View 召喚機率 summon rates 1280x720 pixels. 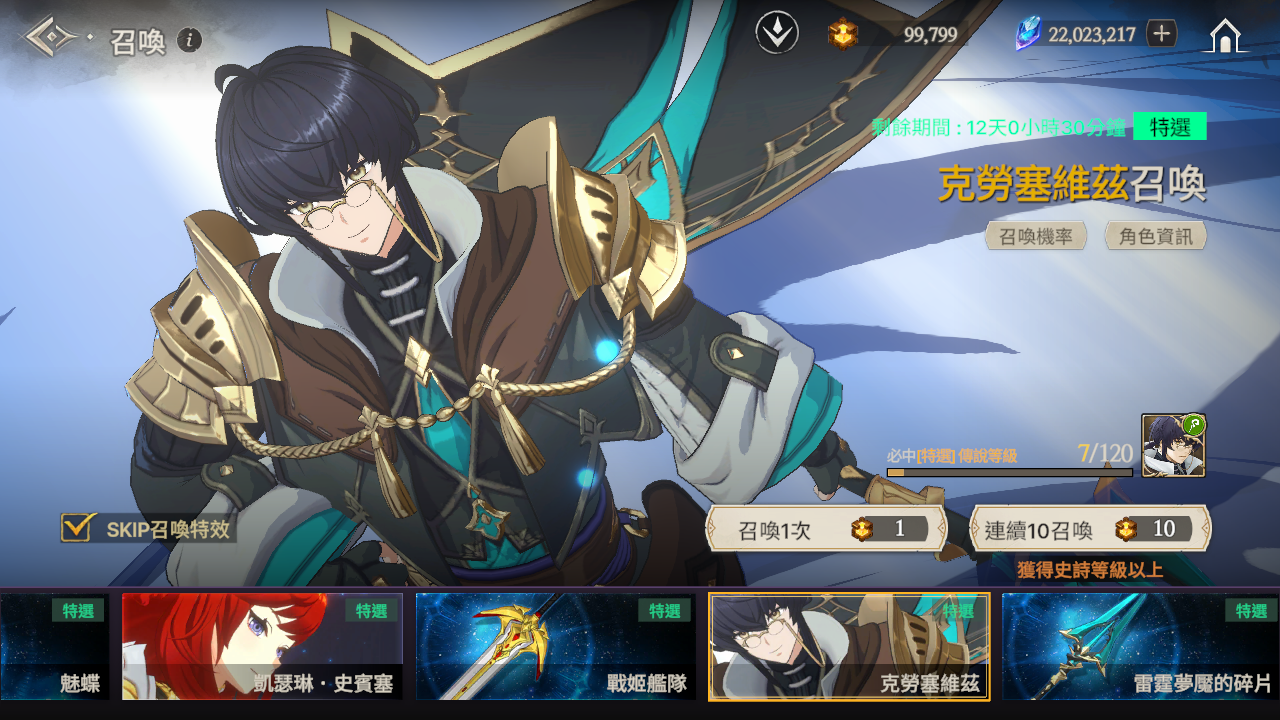pos(1036,236)
